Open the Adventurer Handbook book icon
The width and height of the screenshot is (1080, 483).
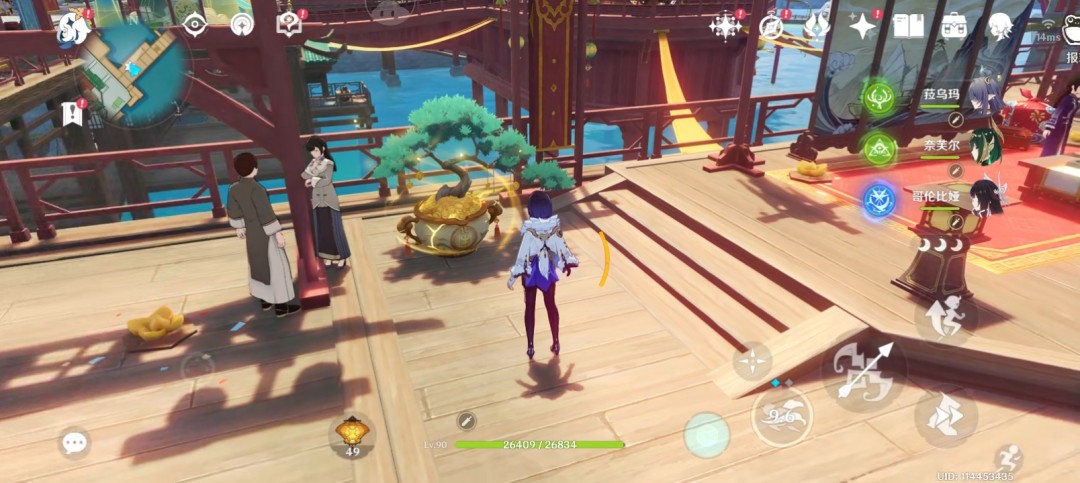pos(908,26)
